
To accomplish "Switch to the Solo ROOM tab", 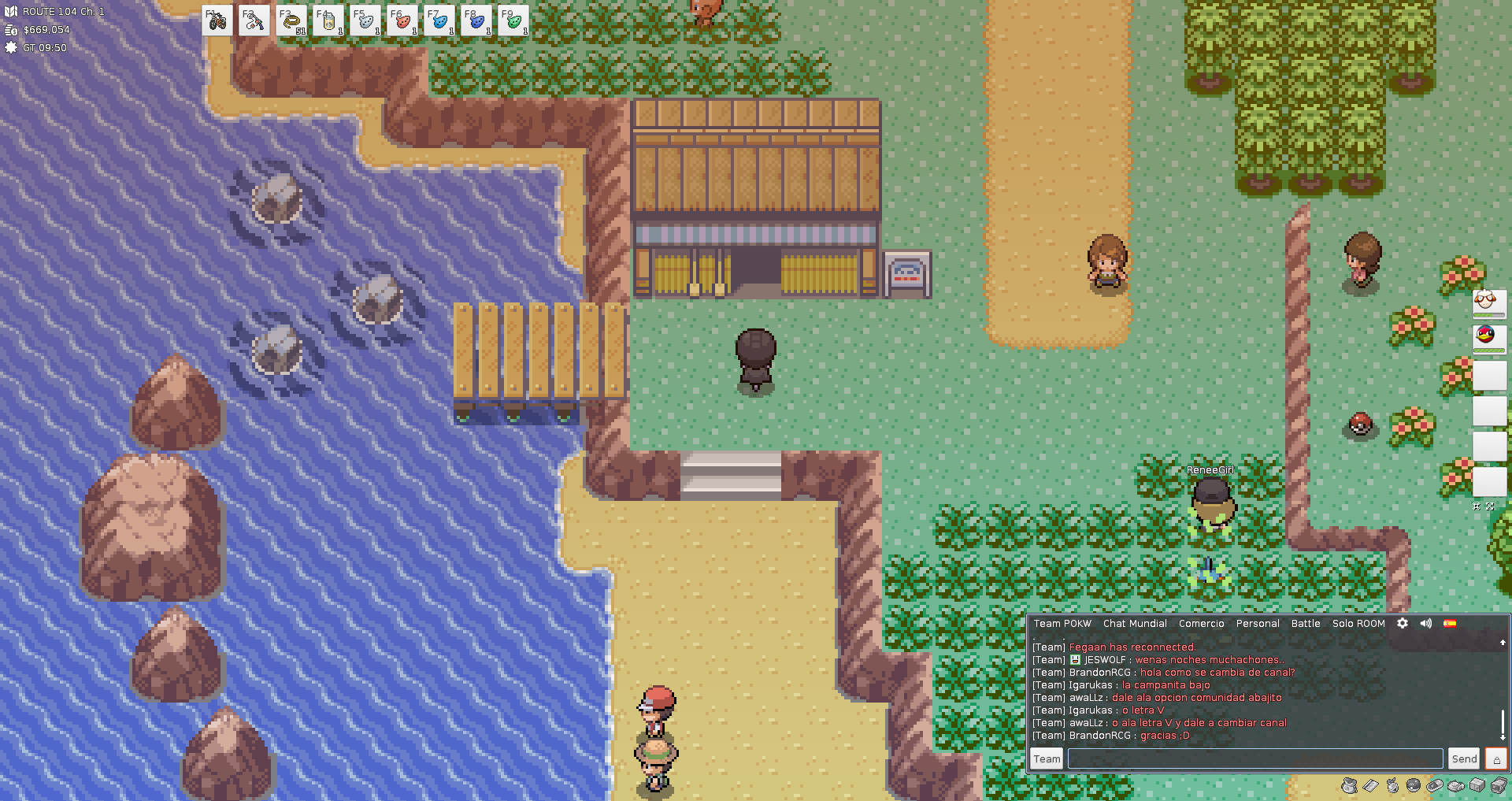I will point(1358,623).
